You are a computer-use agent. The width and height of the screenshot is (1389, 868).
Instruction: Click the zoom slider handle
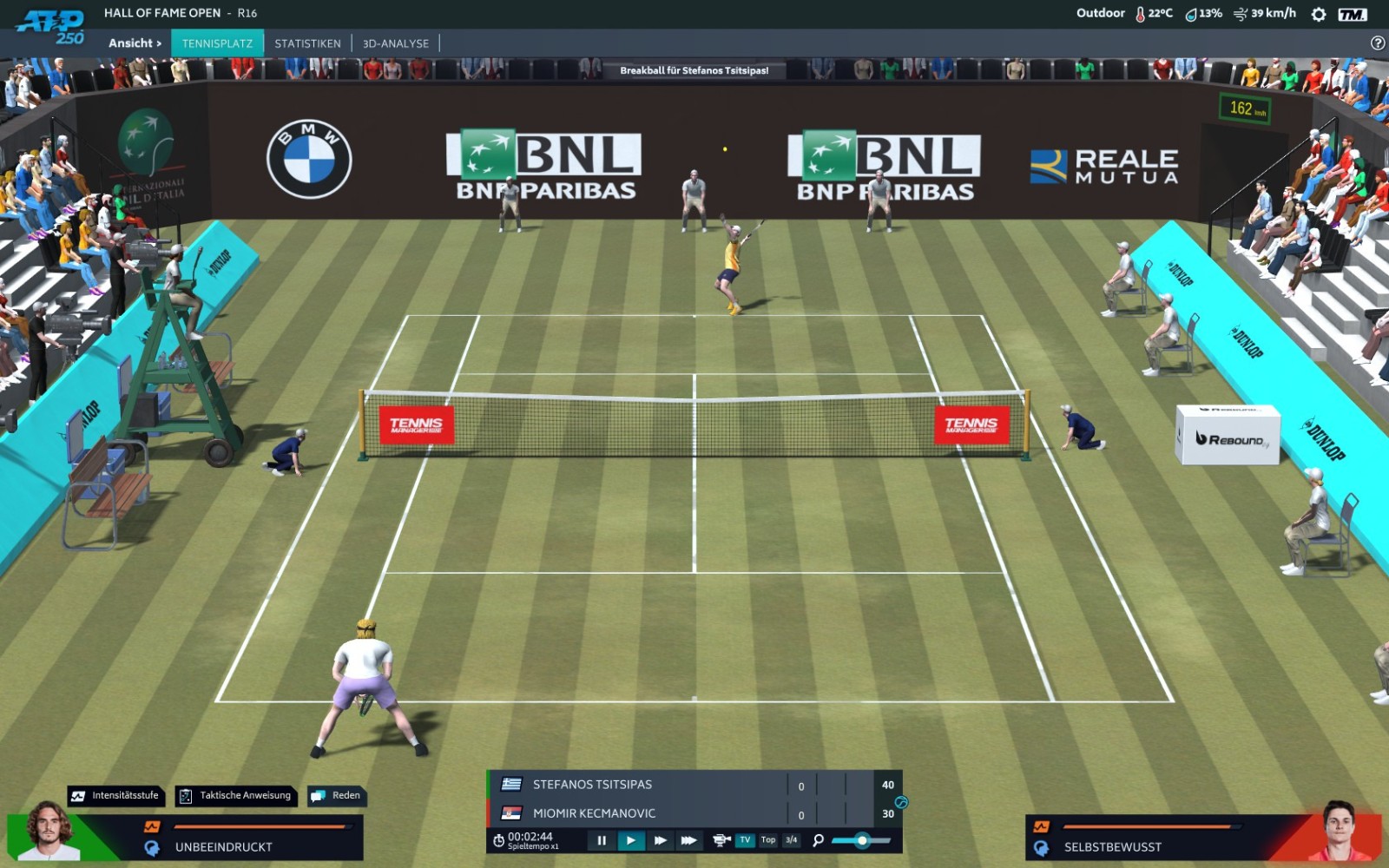862,840
